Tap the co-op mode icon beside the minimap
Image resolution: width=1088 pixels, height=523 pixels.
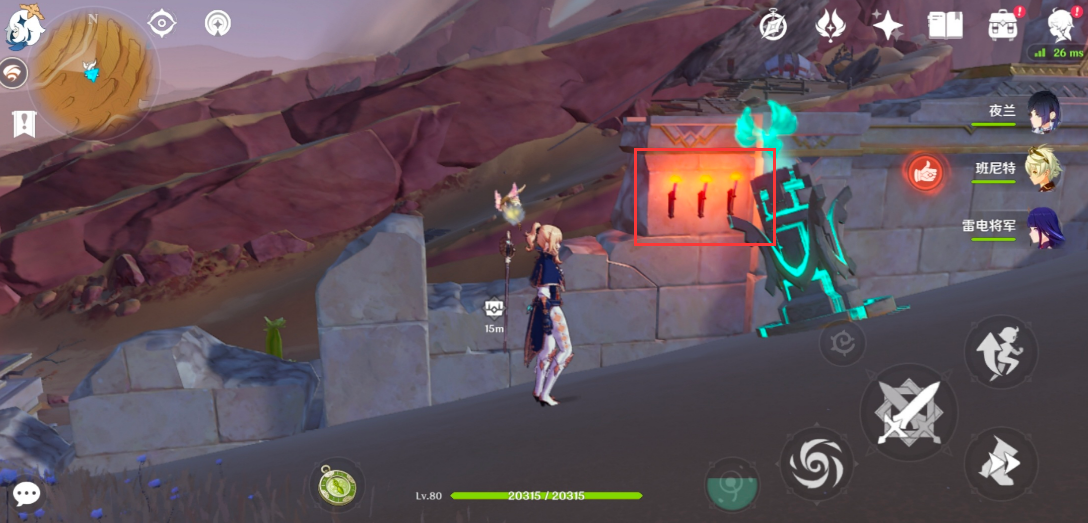[13, 74]
